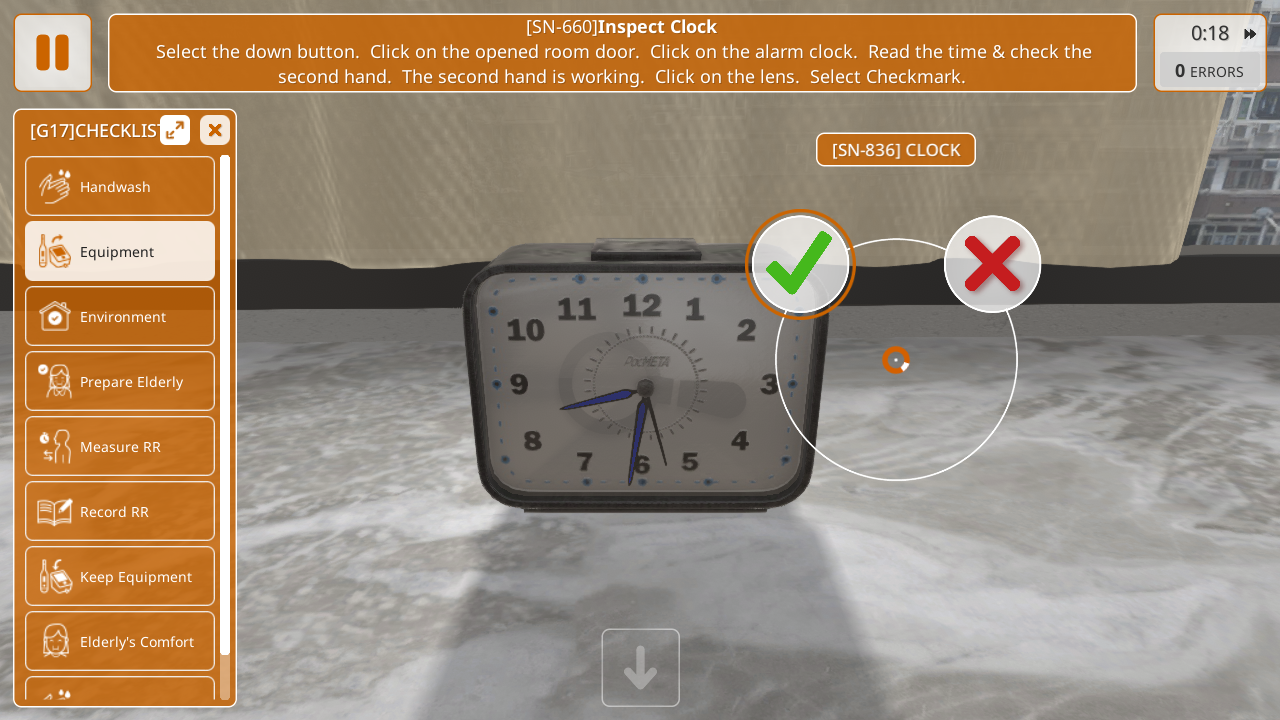1280x720 pixels.
Task: Open the Prepare Elderly step
Action: pos(120,381)
